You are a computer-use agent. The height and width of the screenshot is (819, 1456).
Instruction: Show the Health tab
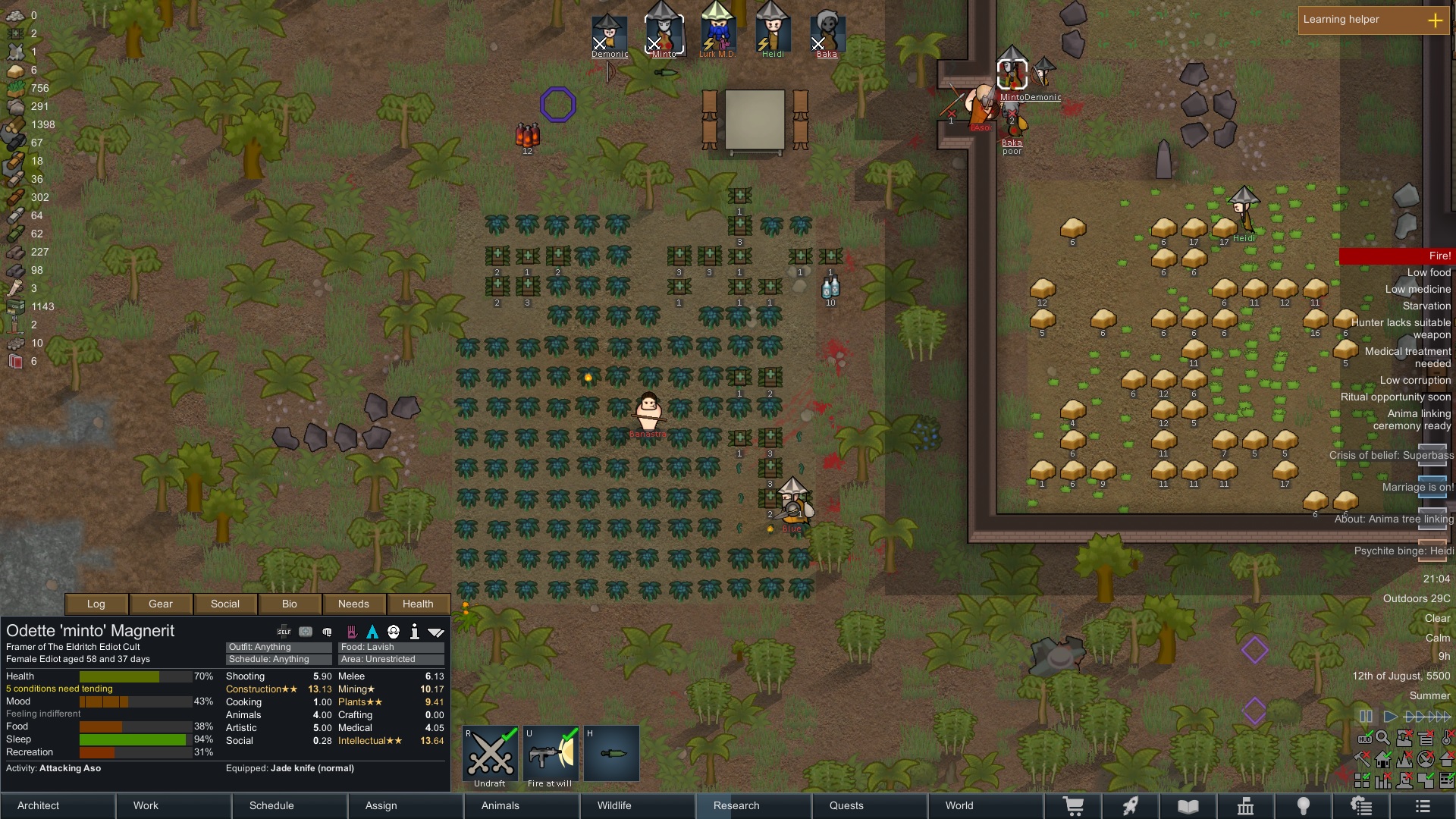[x=418, y=604]
